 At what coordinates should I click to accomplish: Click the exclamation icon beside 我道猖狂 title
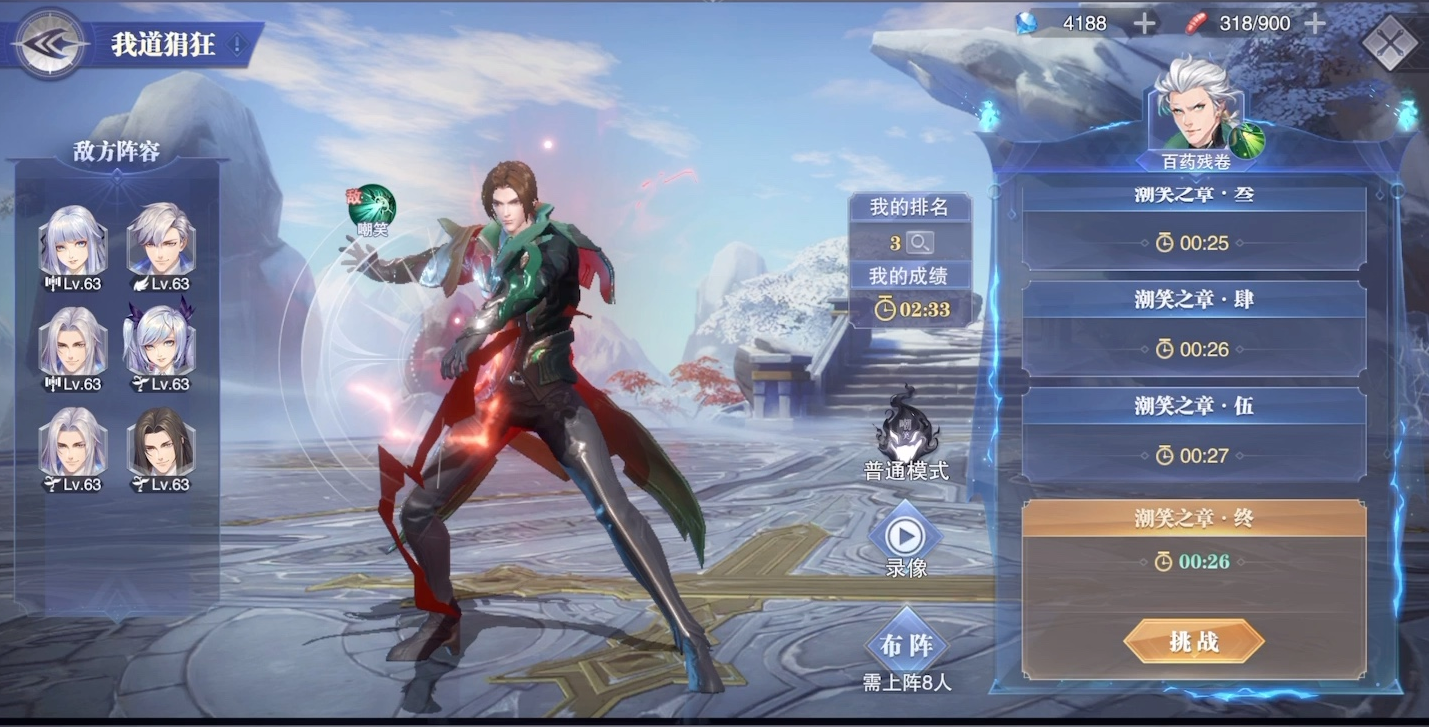237,44
